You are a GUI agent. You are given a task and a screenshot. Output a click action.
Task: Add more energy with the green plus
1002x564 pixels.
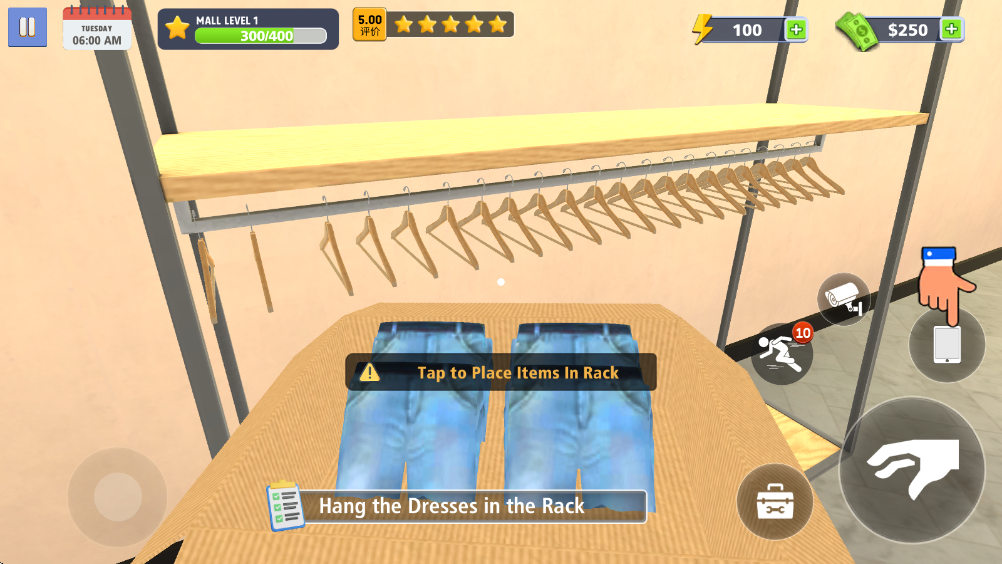[x=796, y=30]
